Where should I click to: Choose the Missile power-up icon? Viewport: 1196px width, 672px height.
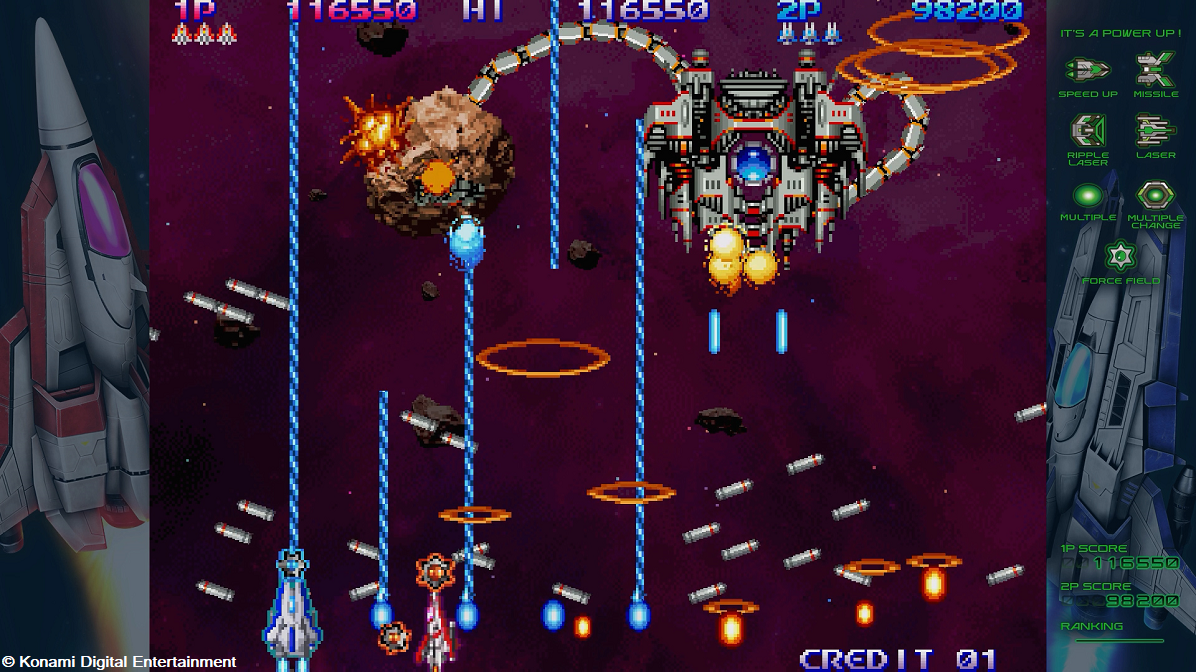coord(1155,70)
